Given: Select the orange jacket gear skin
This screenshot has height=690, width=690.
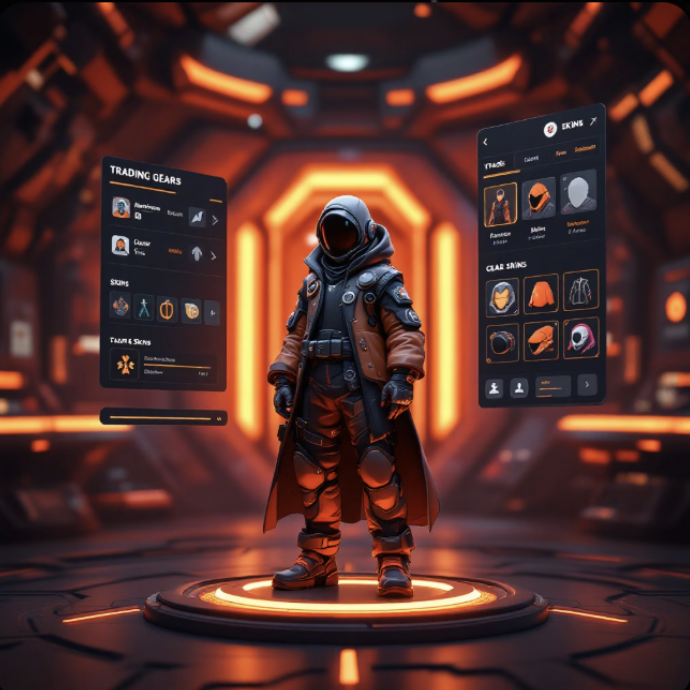Looking at the screenshot, I should [541, 293].
